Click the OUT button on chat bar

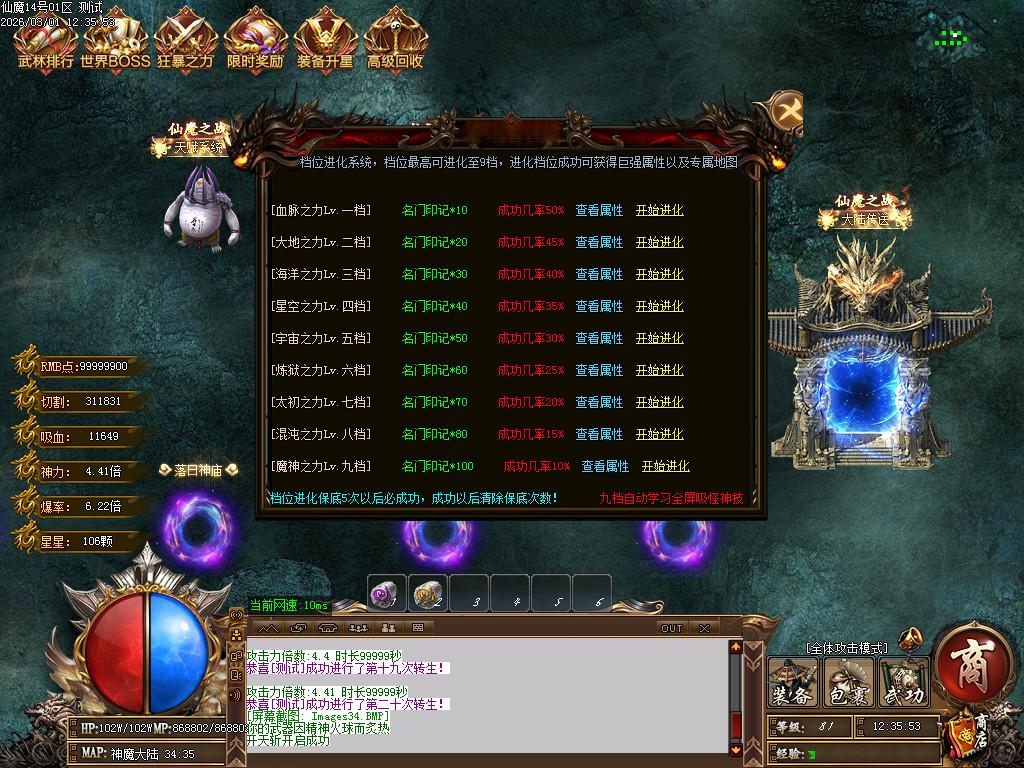672,628
